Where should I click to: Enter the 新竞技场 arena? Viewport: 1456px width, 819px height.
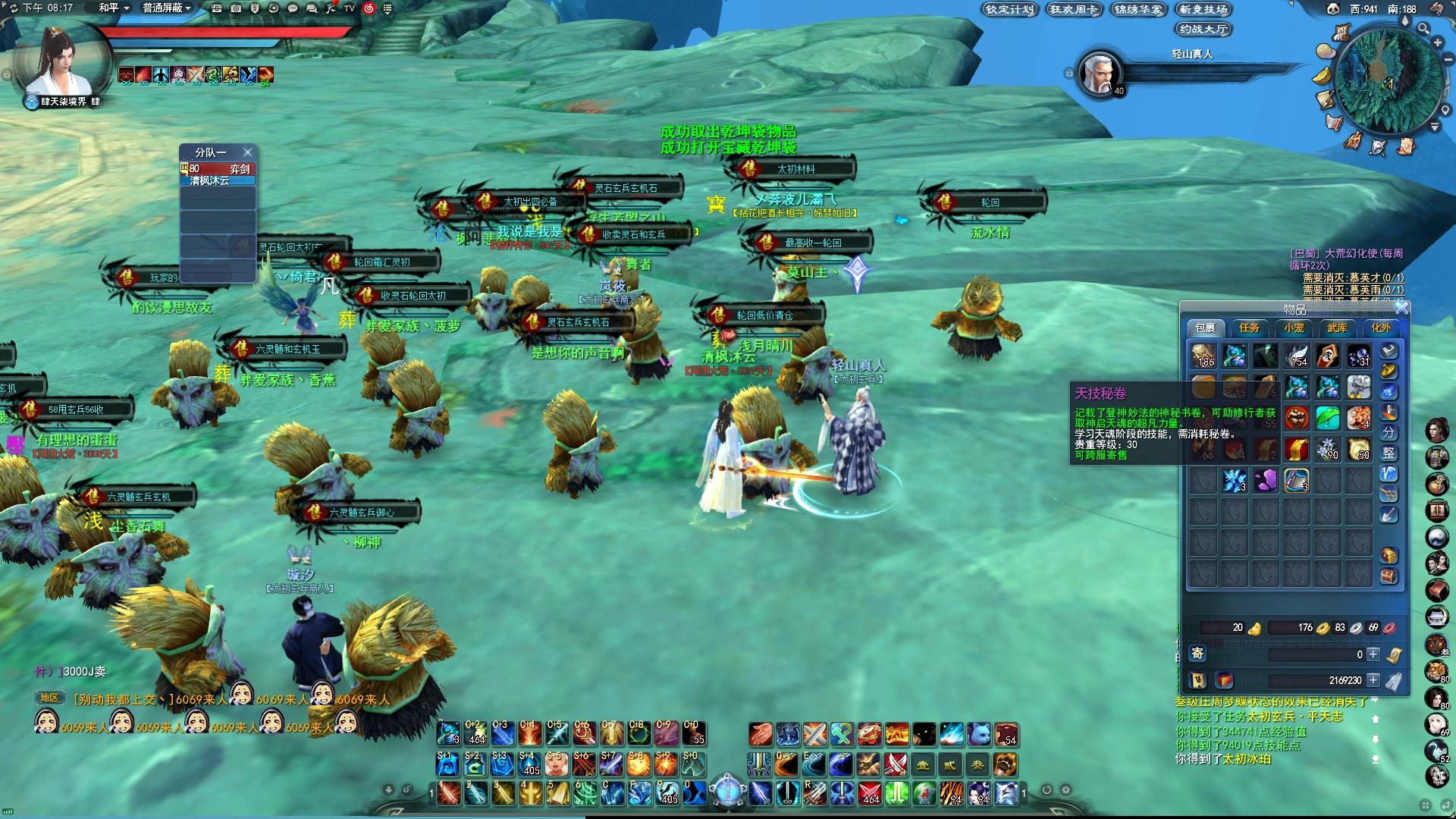[1203, 9]
